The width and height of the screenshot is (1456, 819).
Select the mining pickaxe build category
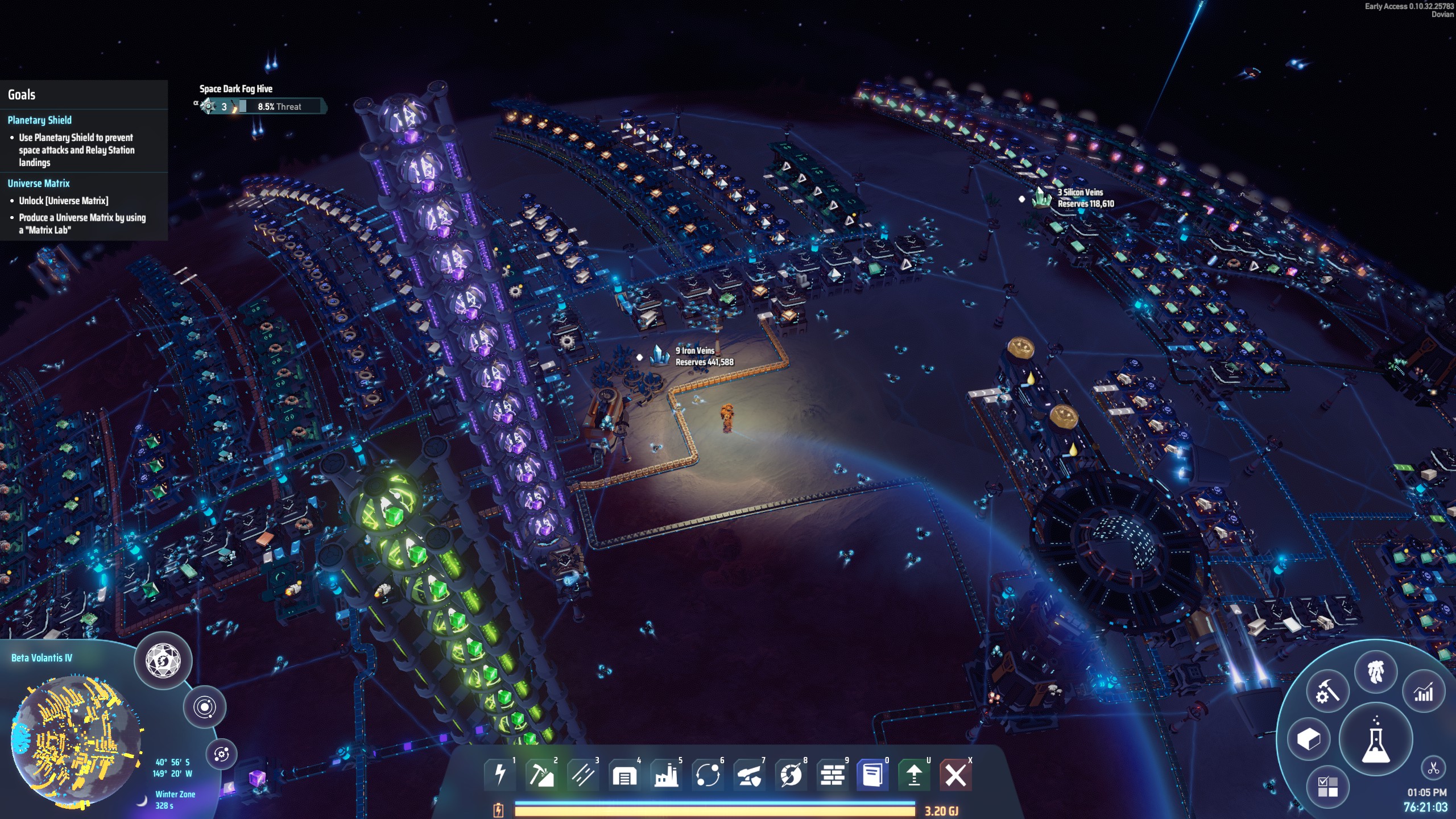point(541,774)
